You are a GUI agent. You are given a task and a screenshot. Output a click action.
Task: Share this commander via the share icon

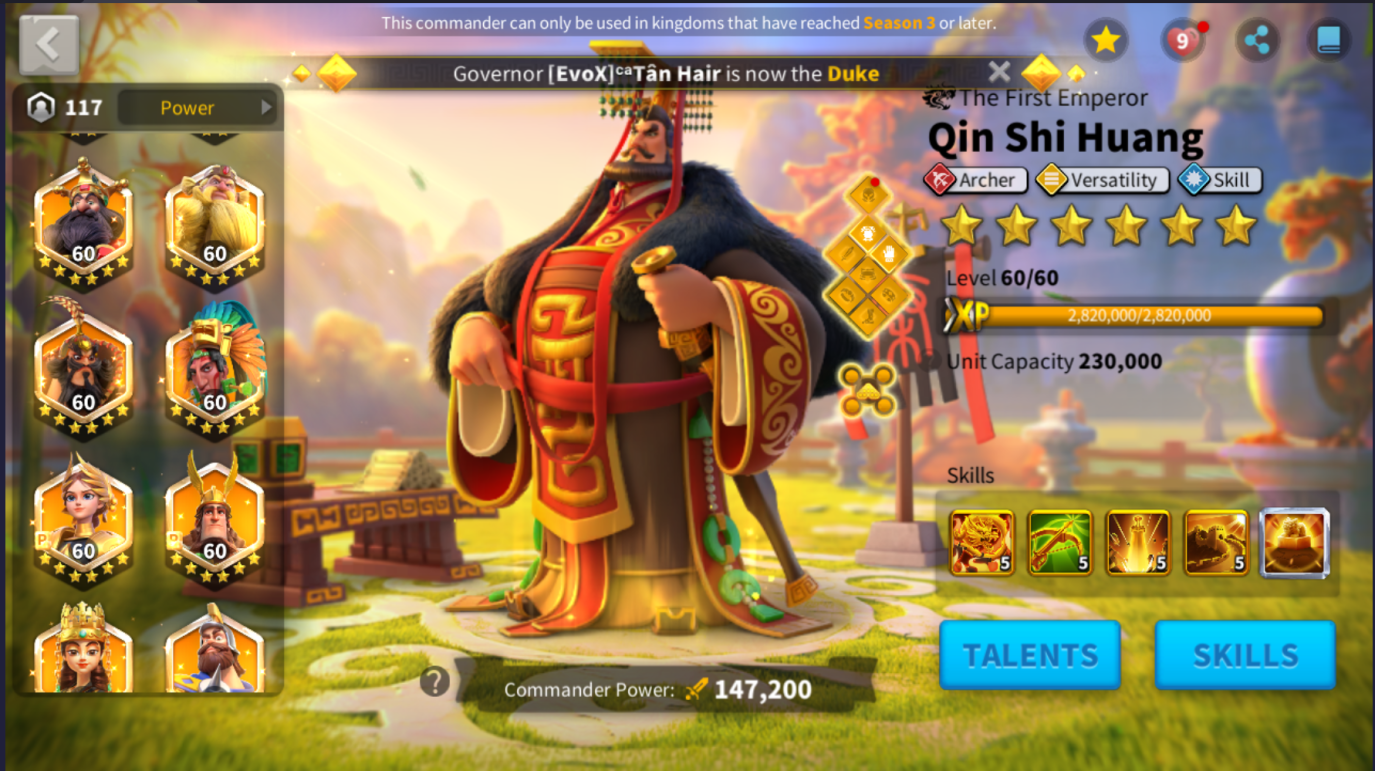click(1257, 41)
